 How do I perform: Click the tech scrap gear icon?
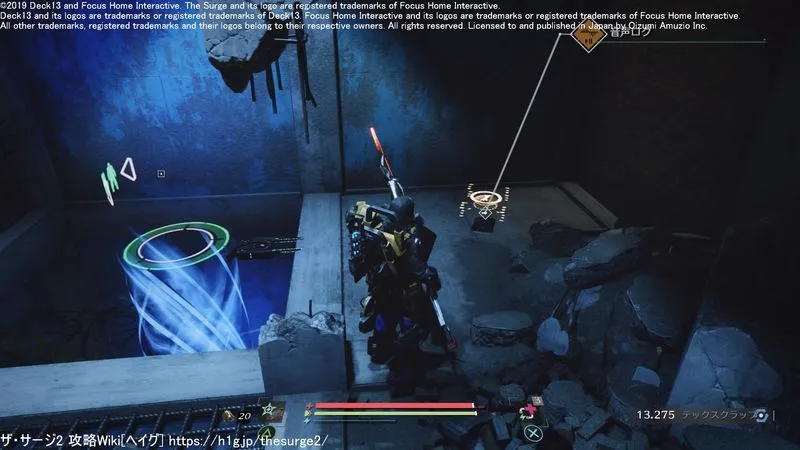(762, 416)
